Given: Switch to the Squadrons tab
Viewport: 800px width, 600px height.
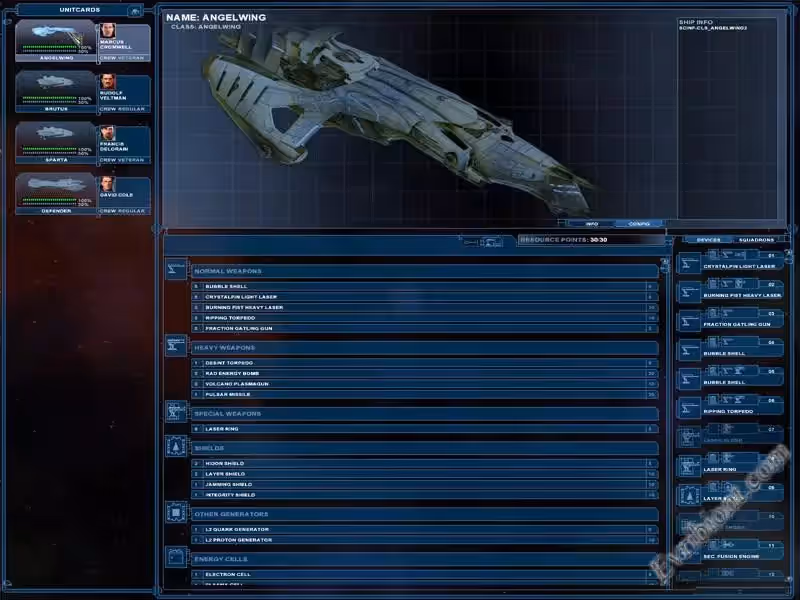Looking at the screenshot, I should 756,240.
